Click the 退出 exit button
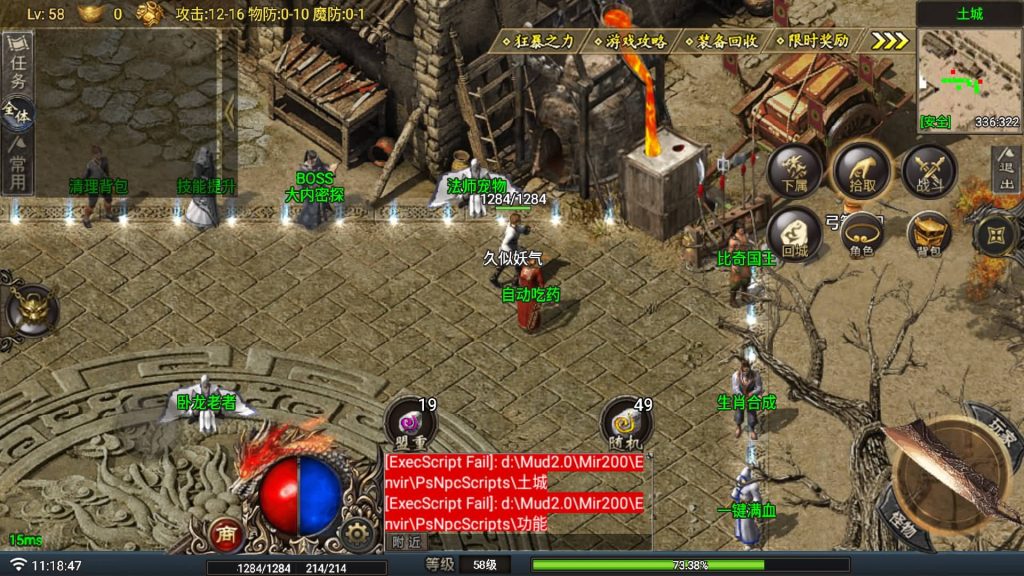The height and width of the screenshot is (576, 1024). pyautogui.click(x=1005, y=169)
